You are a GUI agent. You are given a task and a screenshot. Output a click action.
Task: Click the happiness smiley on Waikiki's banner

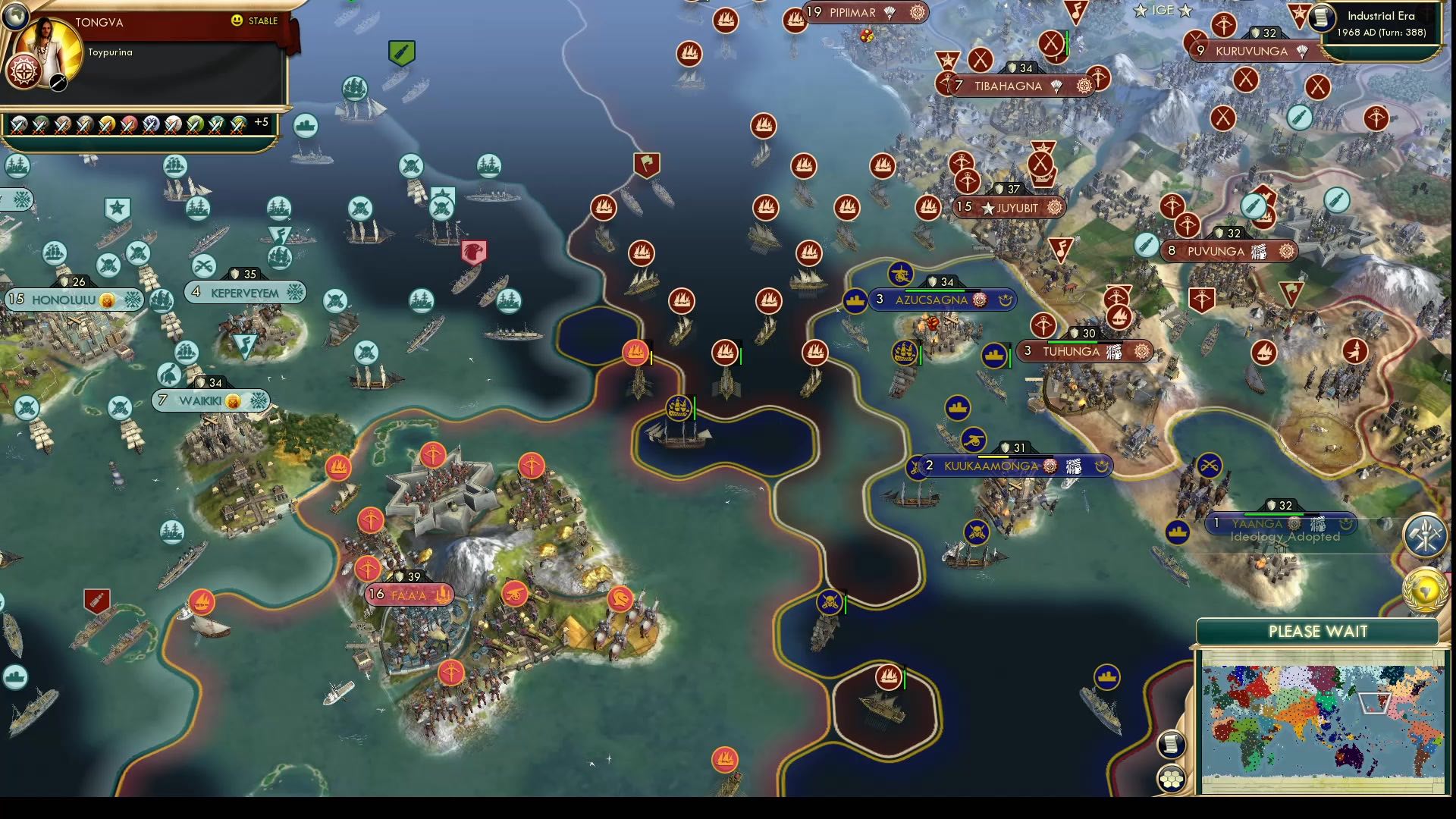click(234, 400)
